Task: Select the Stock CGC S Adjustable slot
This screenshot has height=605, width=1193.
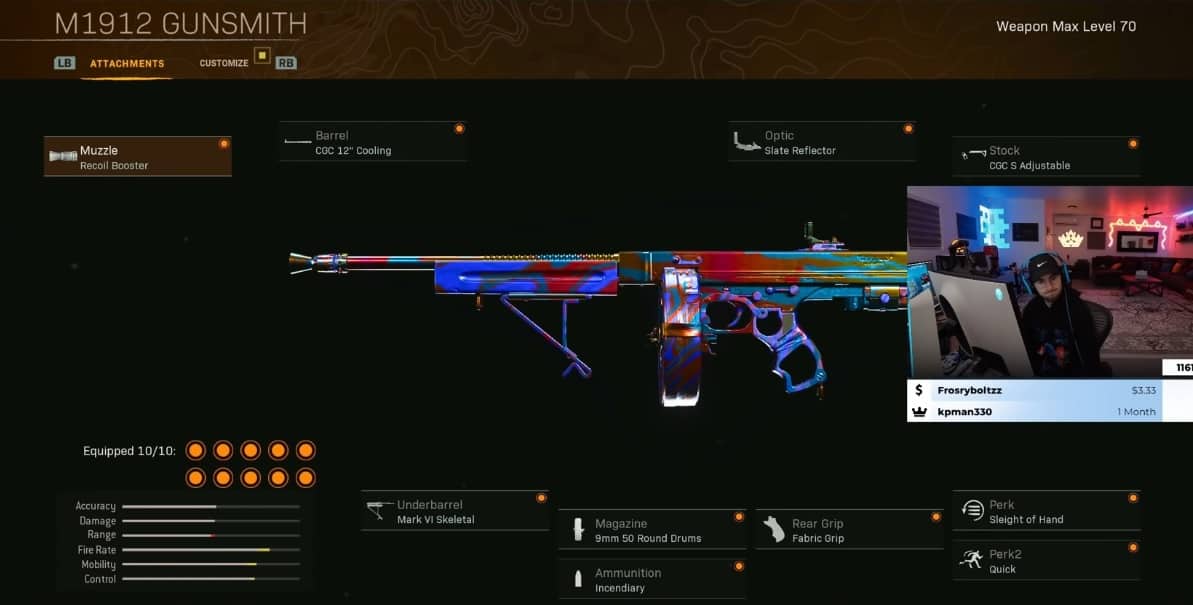Action: pos(1045,157)
